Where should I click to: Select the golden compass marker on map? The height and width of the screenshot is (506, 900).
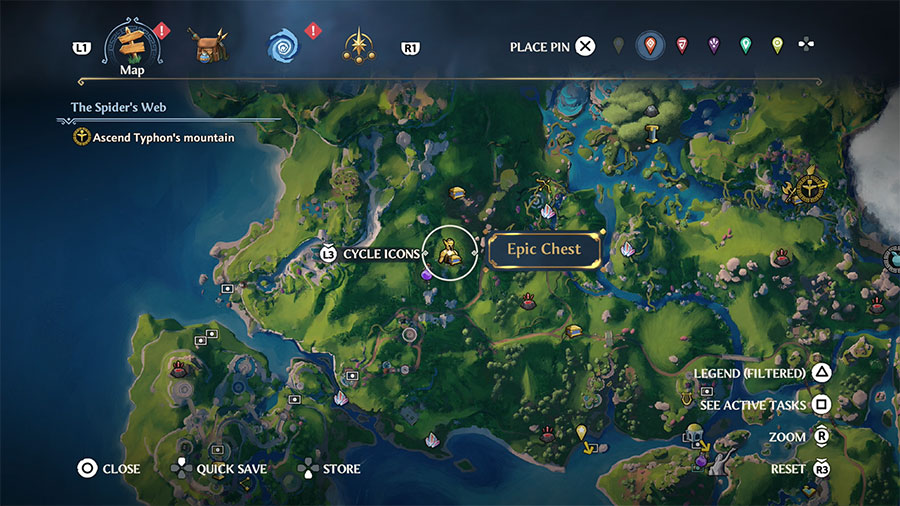808,185
